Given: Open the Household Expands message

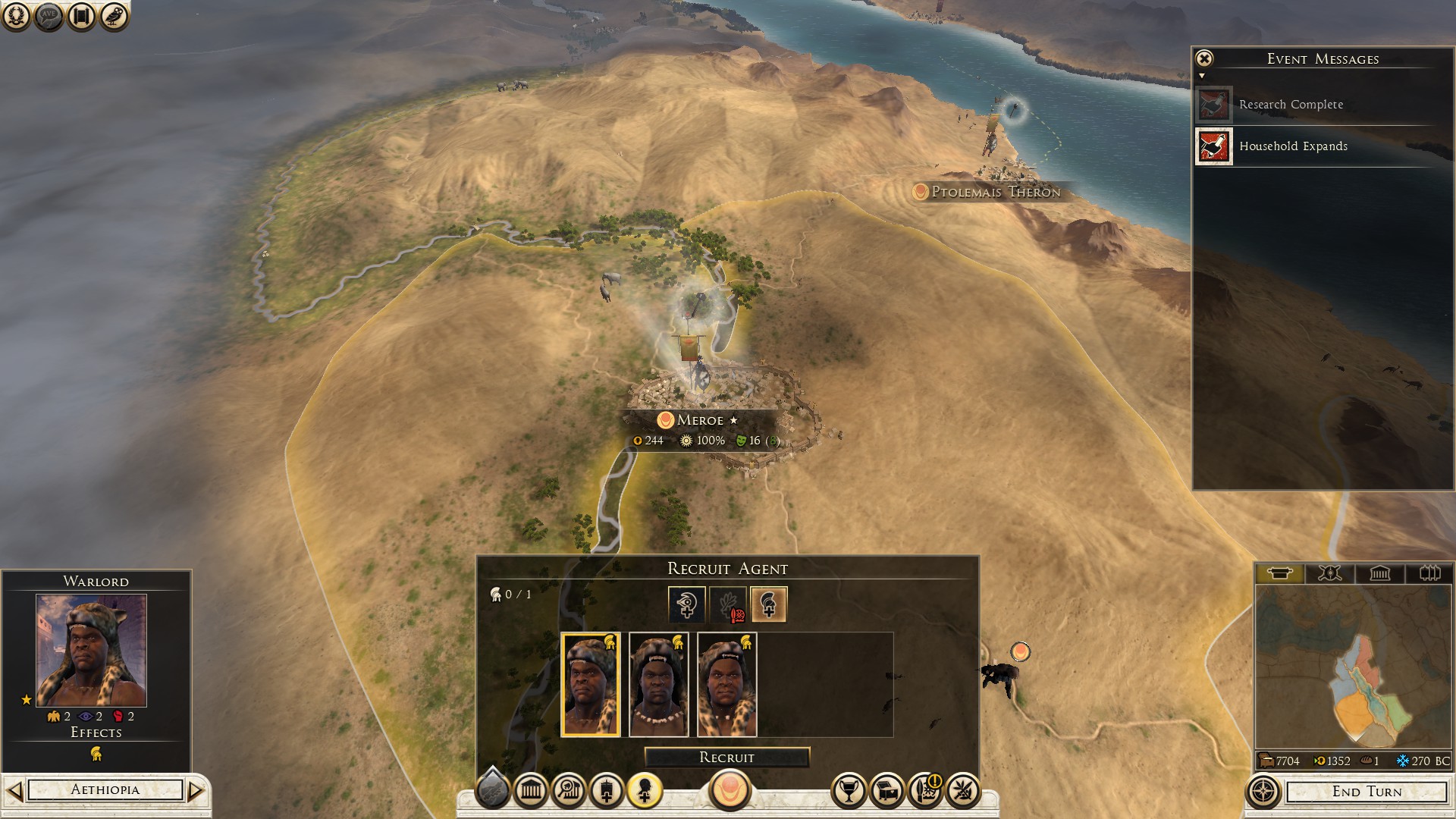Looking at the screenshot, I should pyautogui.click(x=1293, y=146).
